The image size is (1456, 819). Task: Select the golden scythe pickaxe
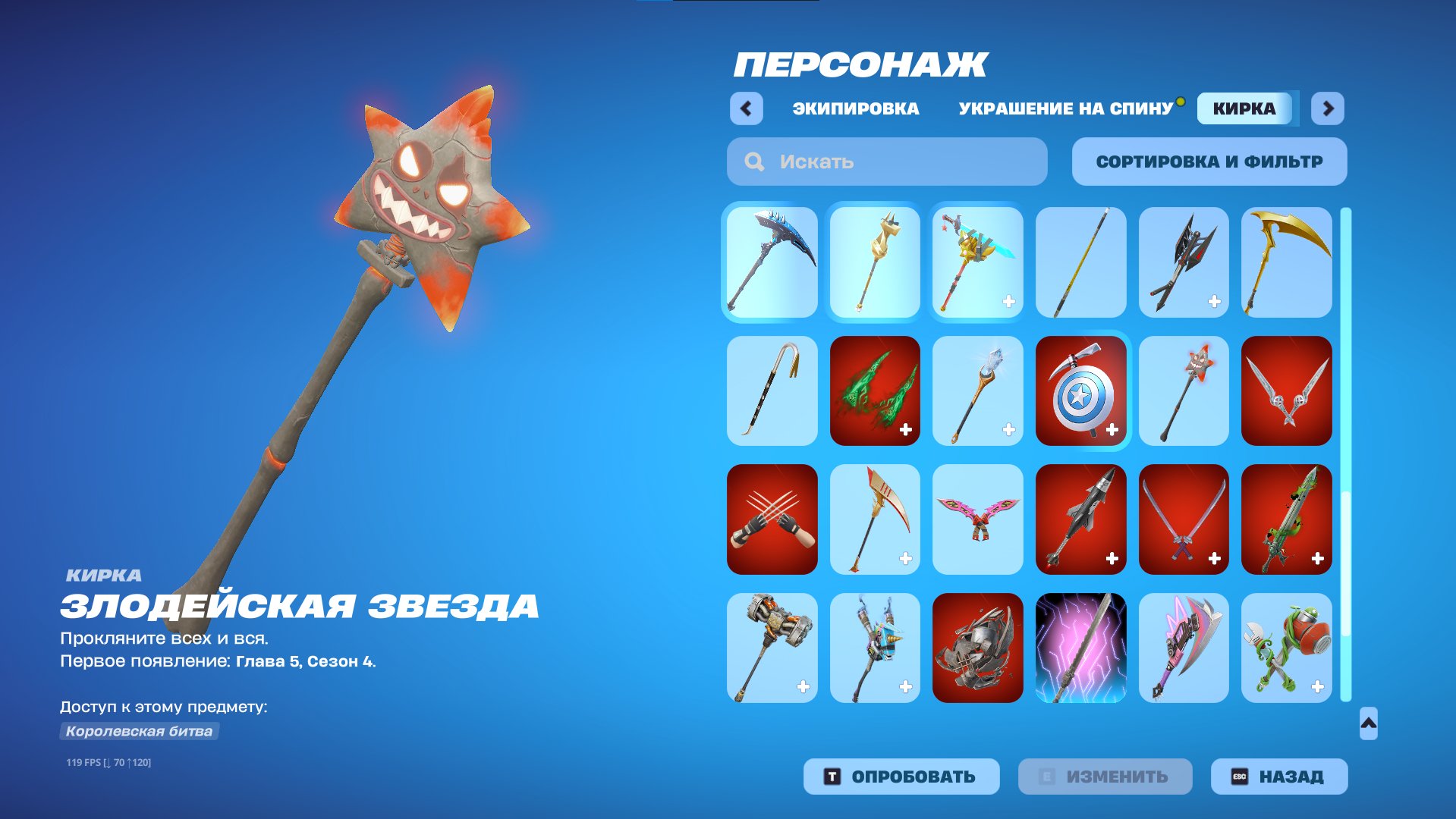point(1286,262)
